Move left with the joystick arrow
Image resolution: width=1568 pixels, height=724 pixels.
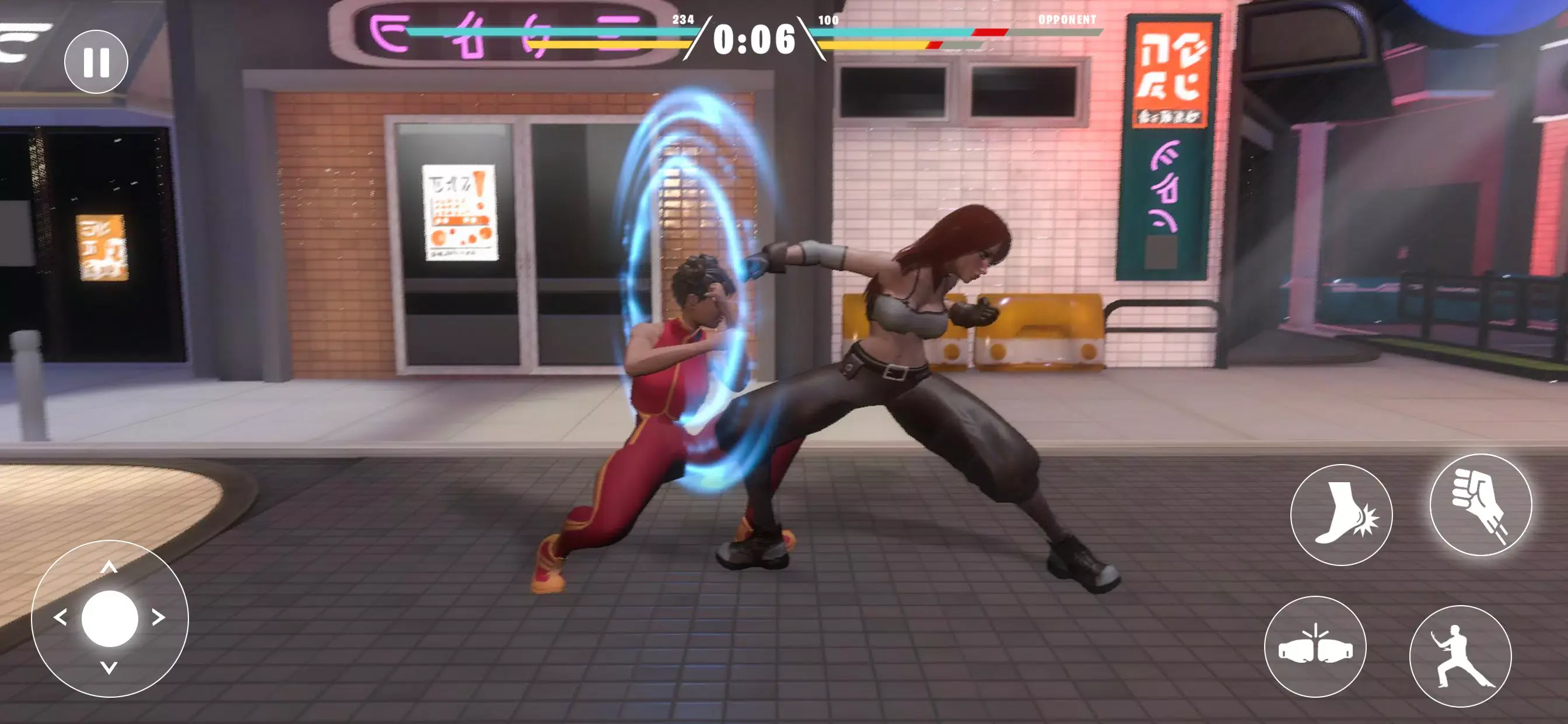[60, 617]
